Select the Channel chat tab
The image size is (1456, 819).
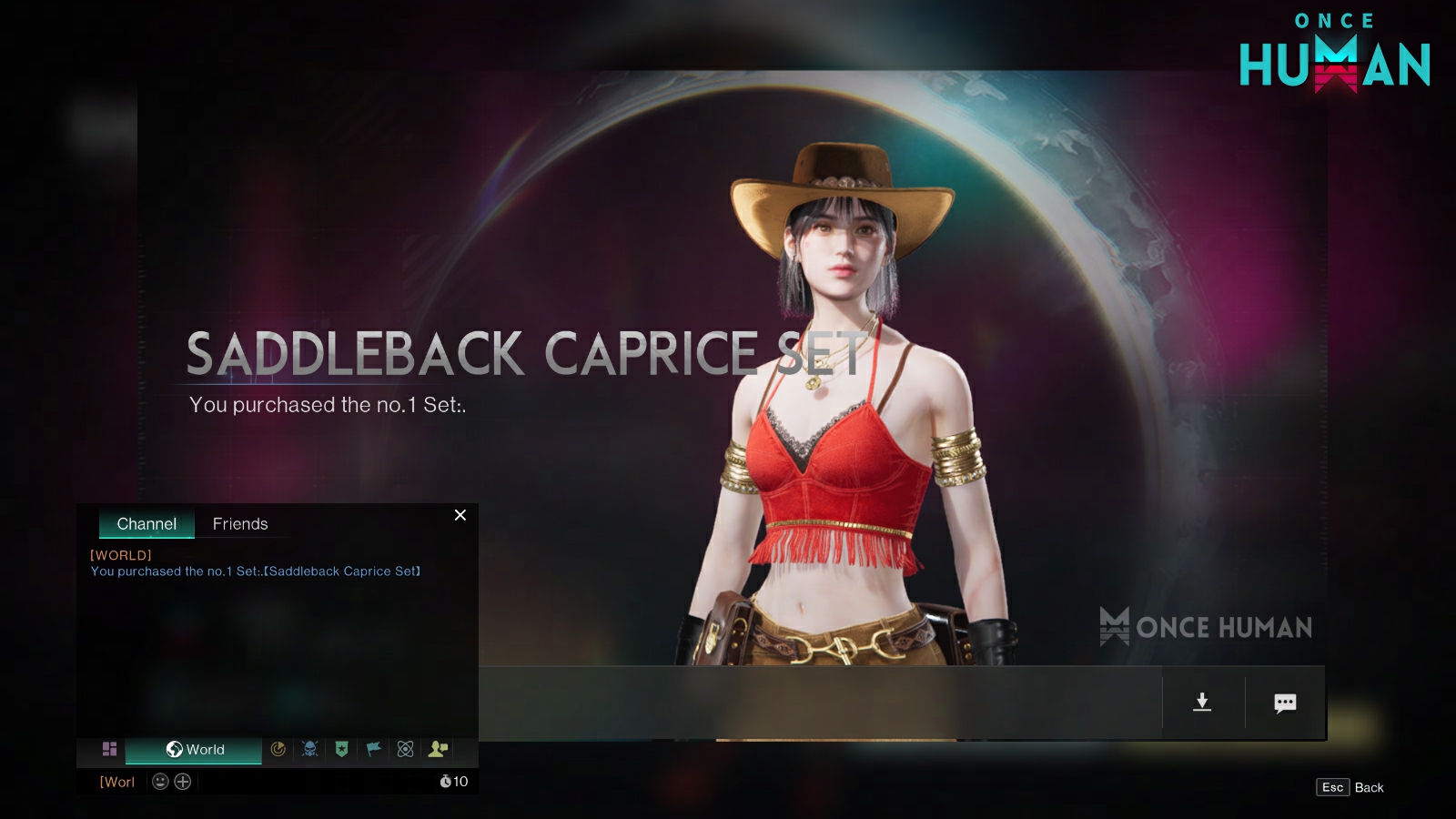(x=147, y=524)
